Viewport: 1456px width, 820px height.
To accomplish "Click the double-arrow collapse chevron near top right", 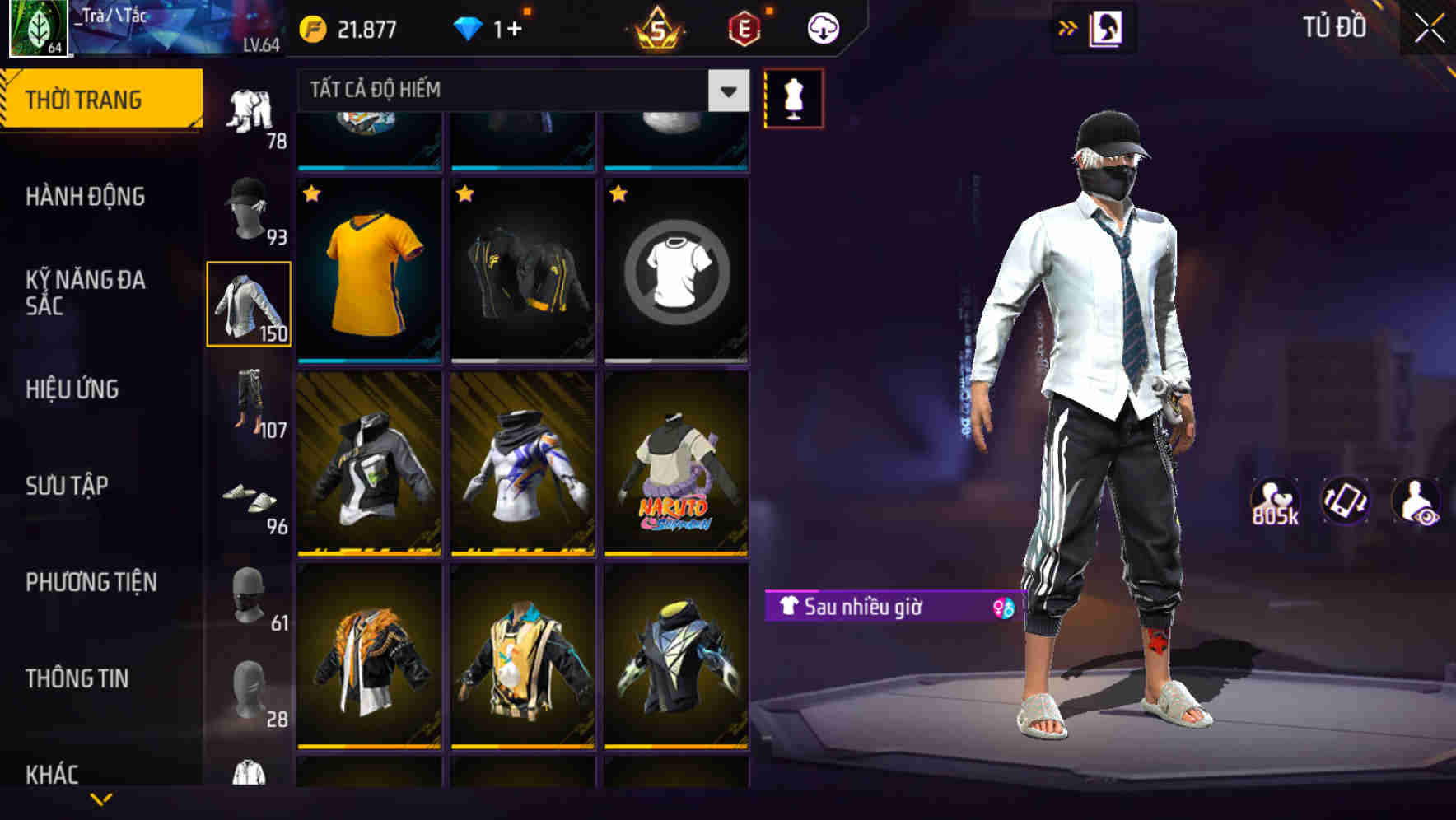I will click(x=1068, y=27).
